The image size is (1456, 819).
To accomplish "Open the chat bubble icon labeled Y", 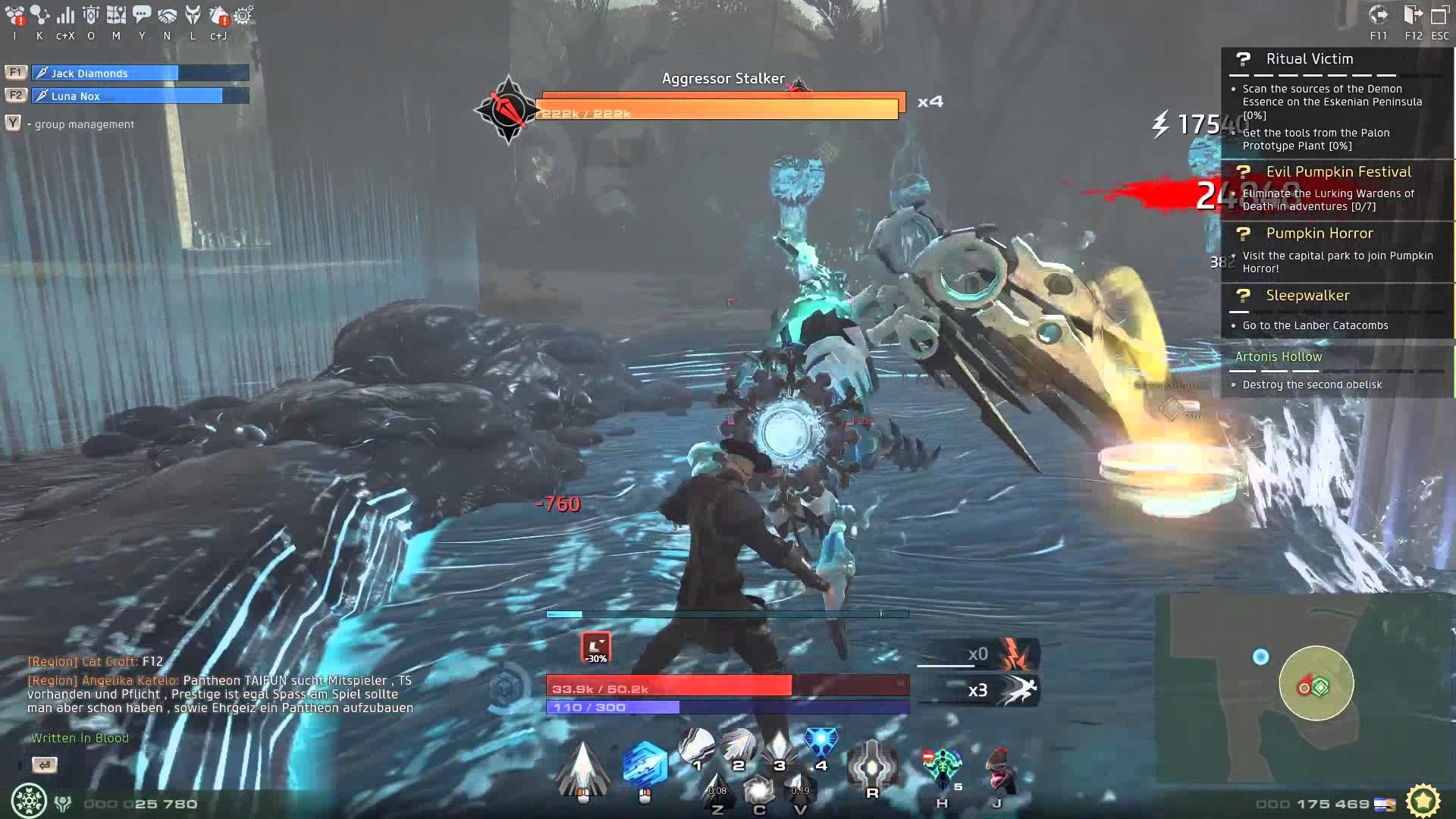I will (141, 14).
